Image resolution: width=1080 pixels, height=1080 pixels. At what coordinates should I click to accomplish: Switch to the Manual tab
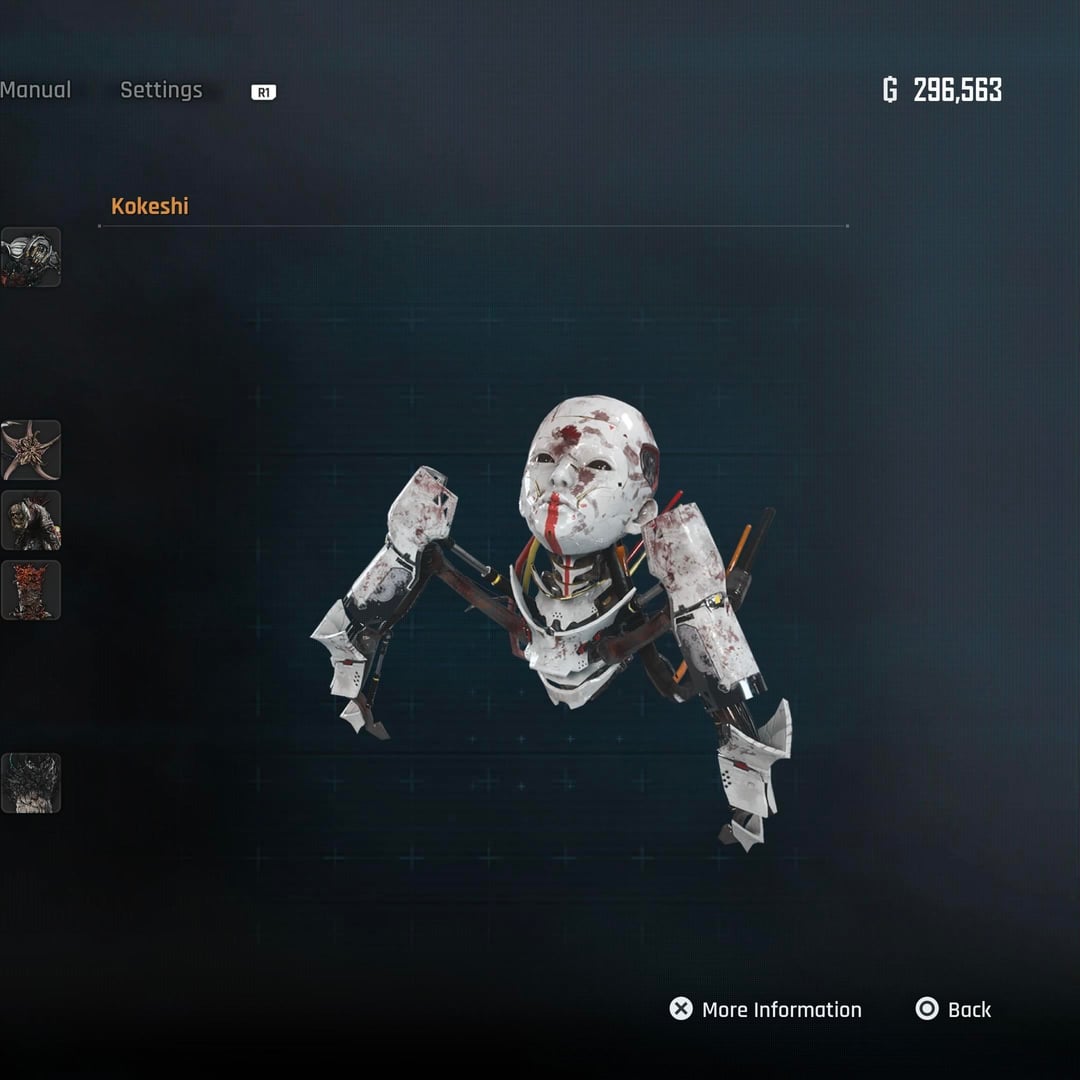[x=36, y=90]
